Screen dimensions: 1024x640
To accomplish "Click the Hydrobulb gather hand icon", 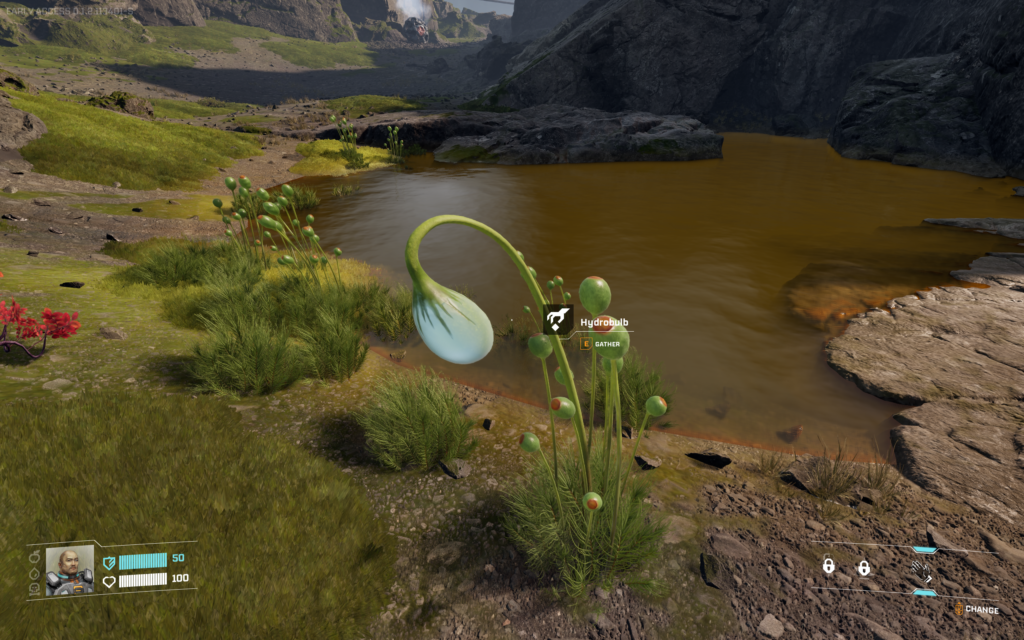I will [x=558, y=320].
